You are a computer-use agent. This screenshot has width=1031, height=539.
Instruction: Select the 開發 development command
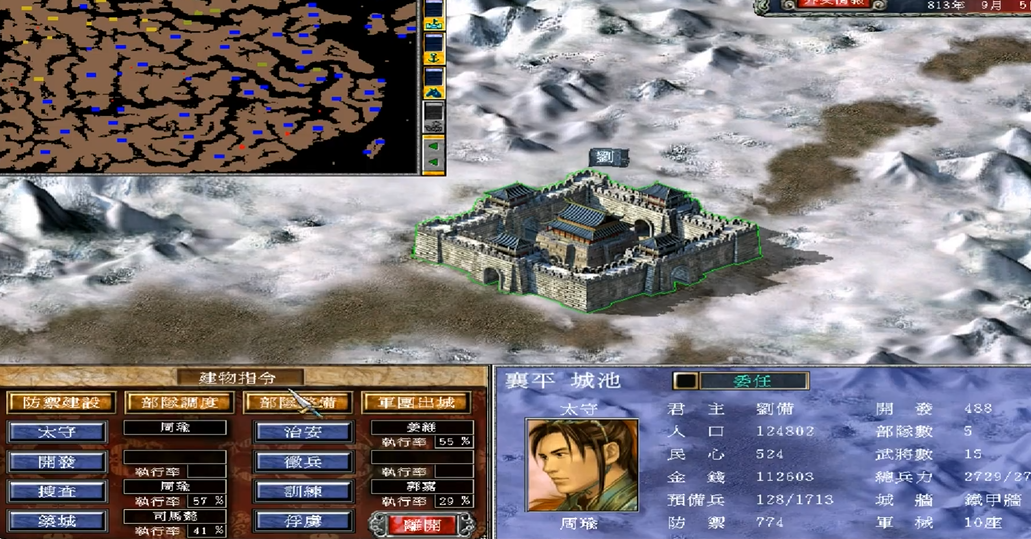click(x=56, y=463)
